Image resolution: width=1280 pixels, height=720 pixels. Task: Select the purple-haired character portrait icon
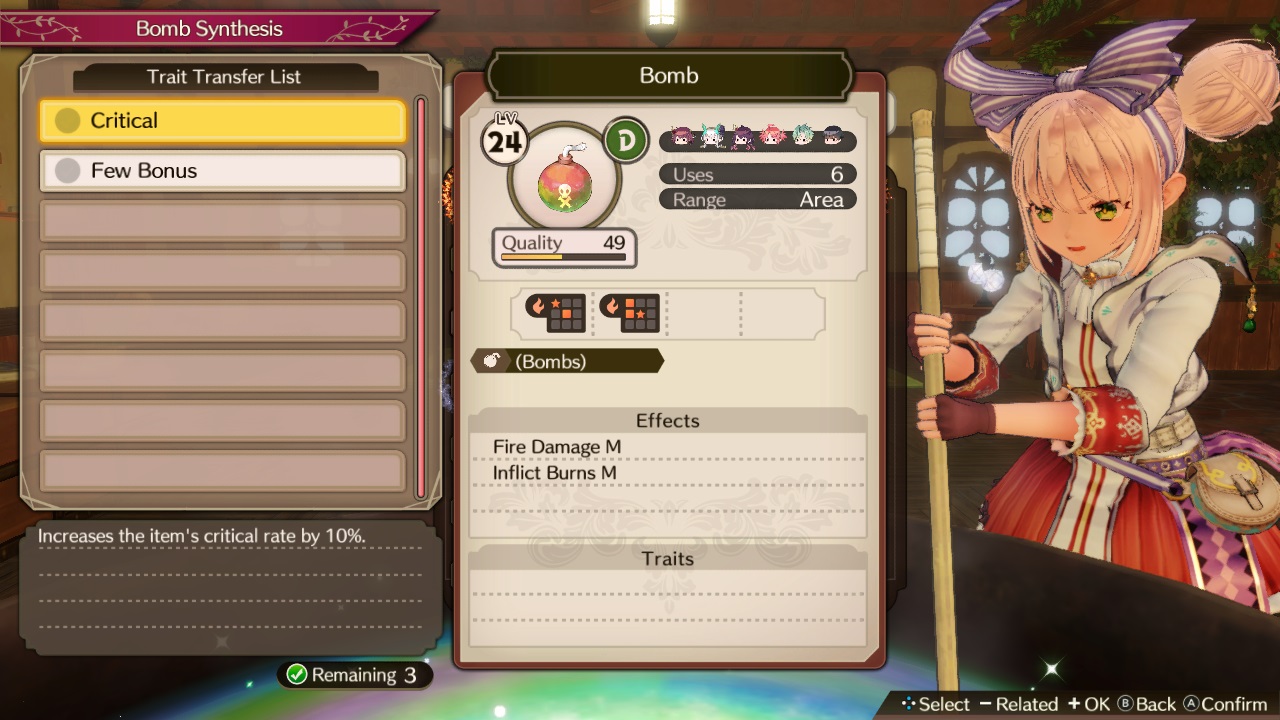pos(740,141)
